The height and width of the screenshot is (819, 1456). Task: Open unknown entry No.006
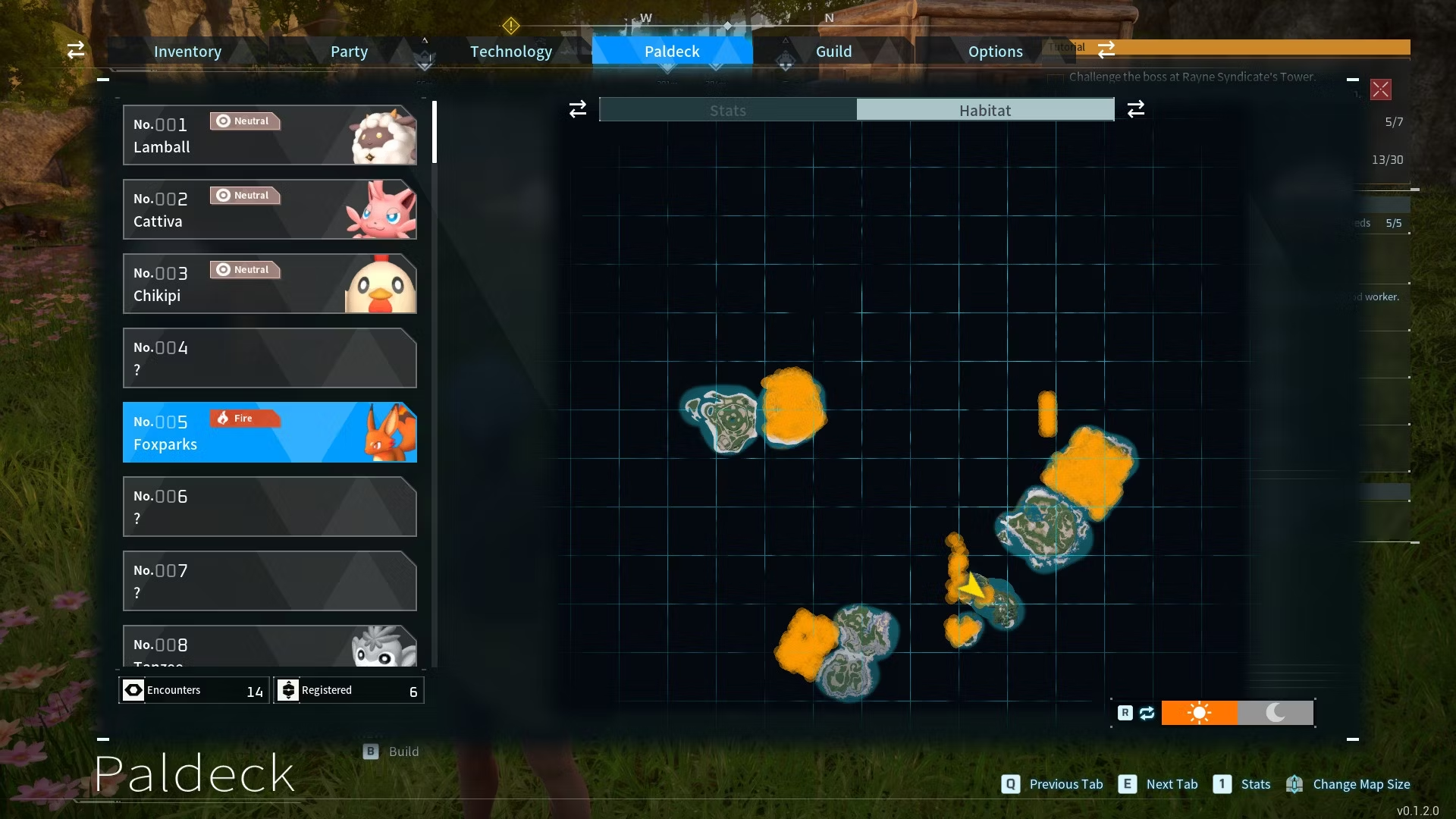[x=269, y=507]
